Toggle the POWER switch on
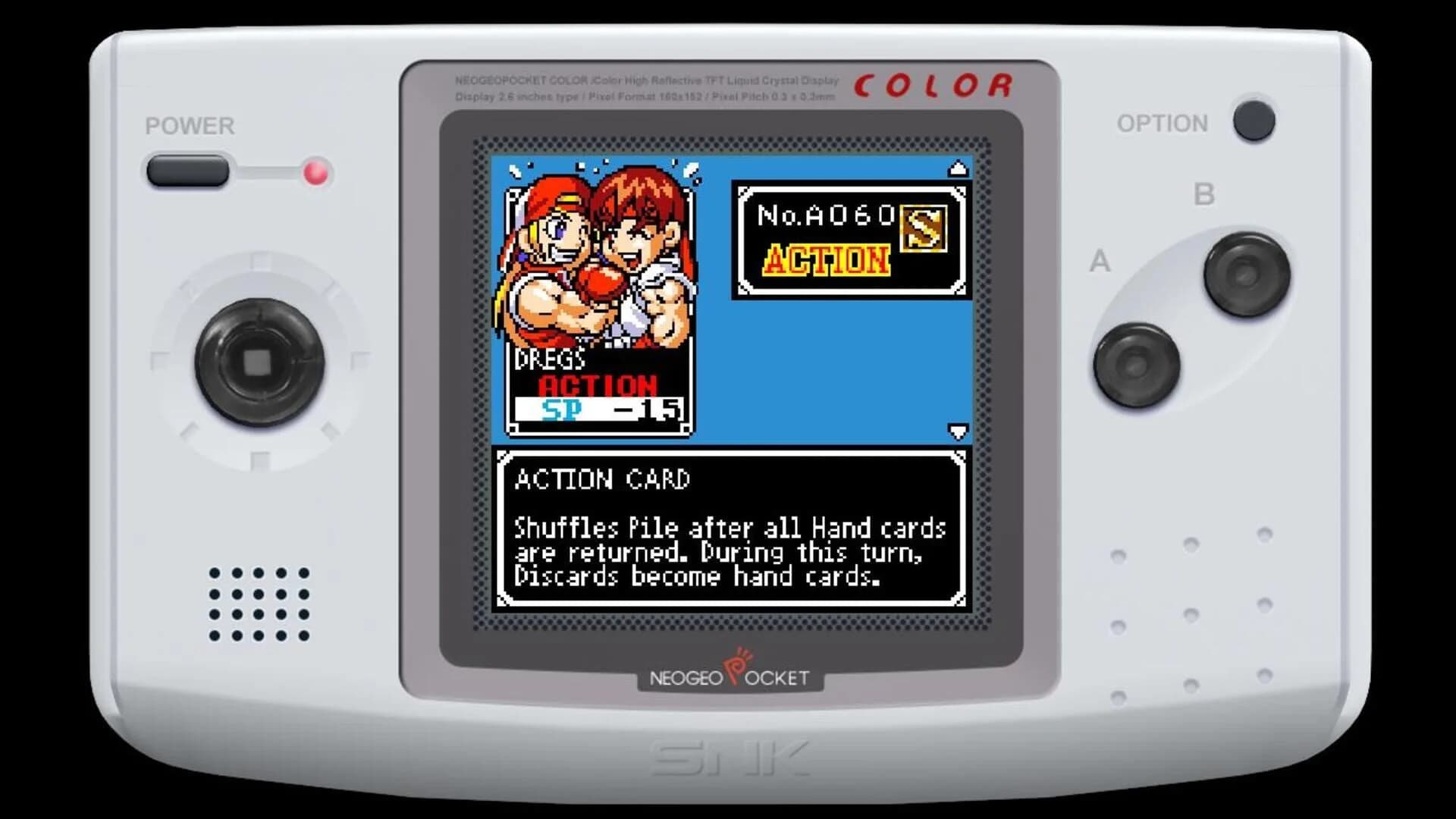 click(x=188, y=171)
